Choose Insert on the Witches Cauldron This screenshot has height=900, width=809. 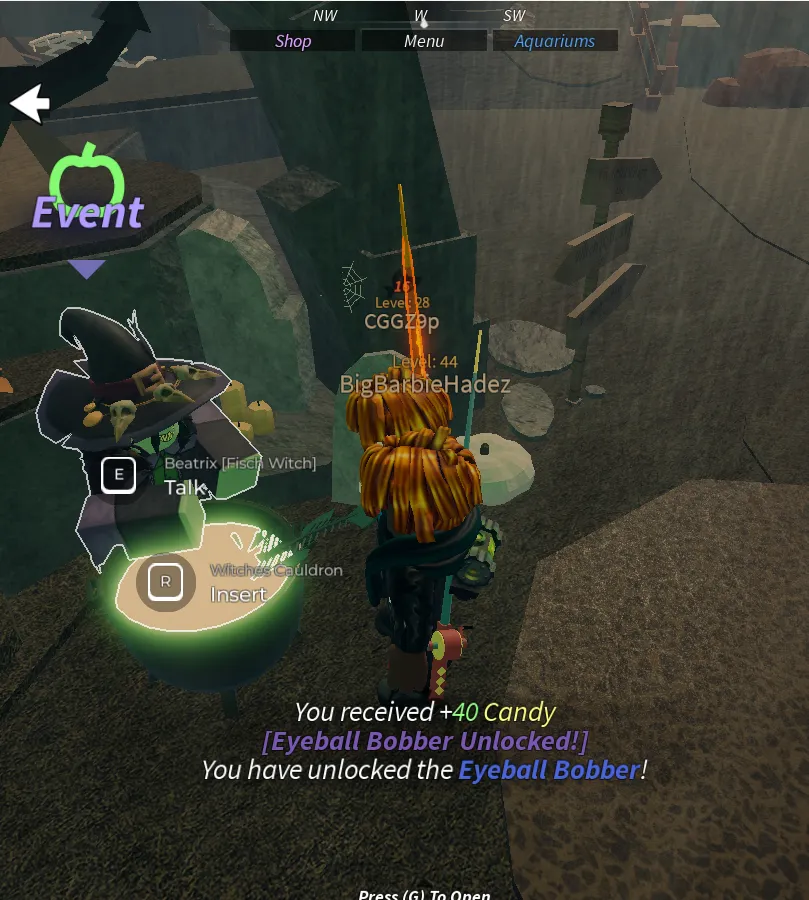[x=166, y=582]
